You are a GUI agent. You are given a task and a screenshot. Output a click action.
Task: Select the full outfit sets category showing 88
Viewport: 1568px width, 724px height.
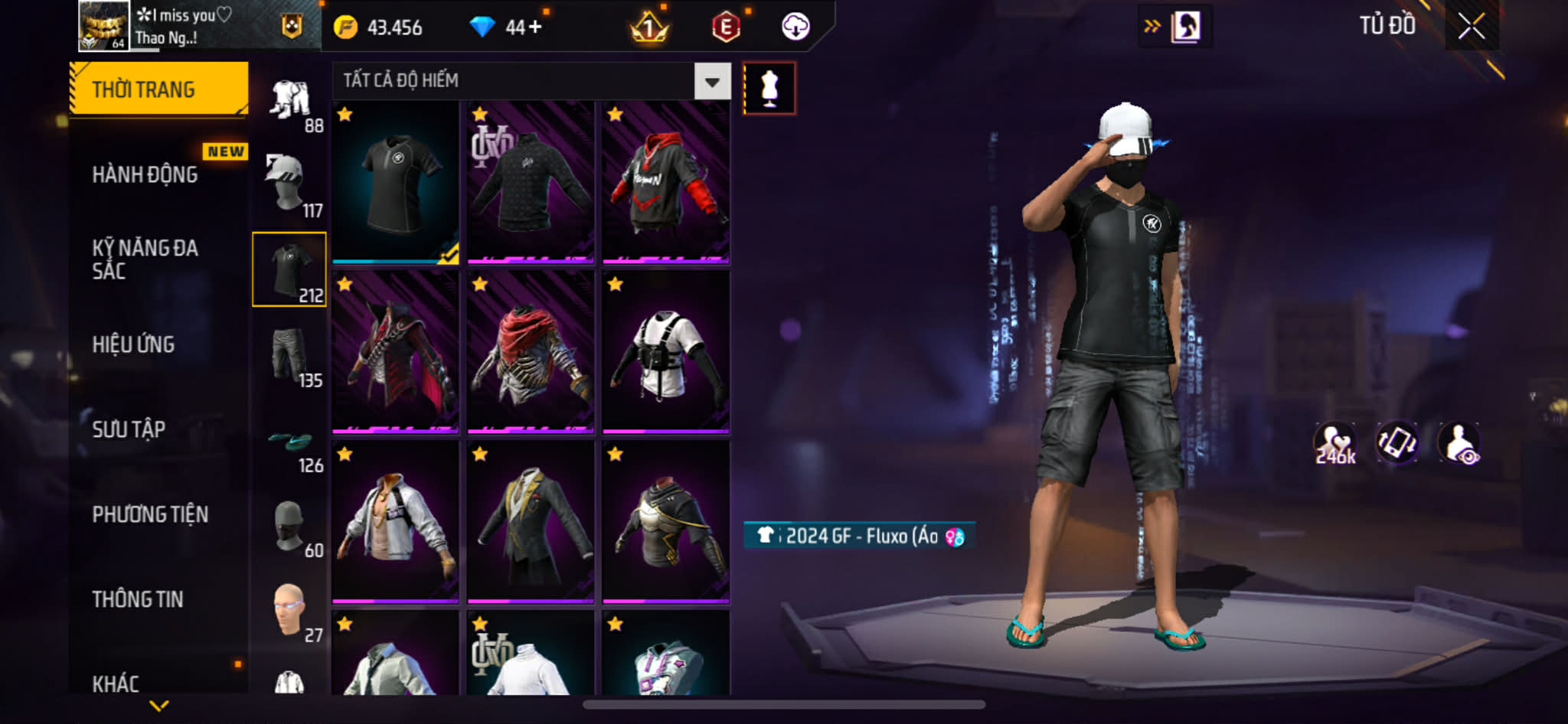point(289,101)
